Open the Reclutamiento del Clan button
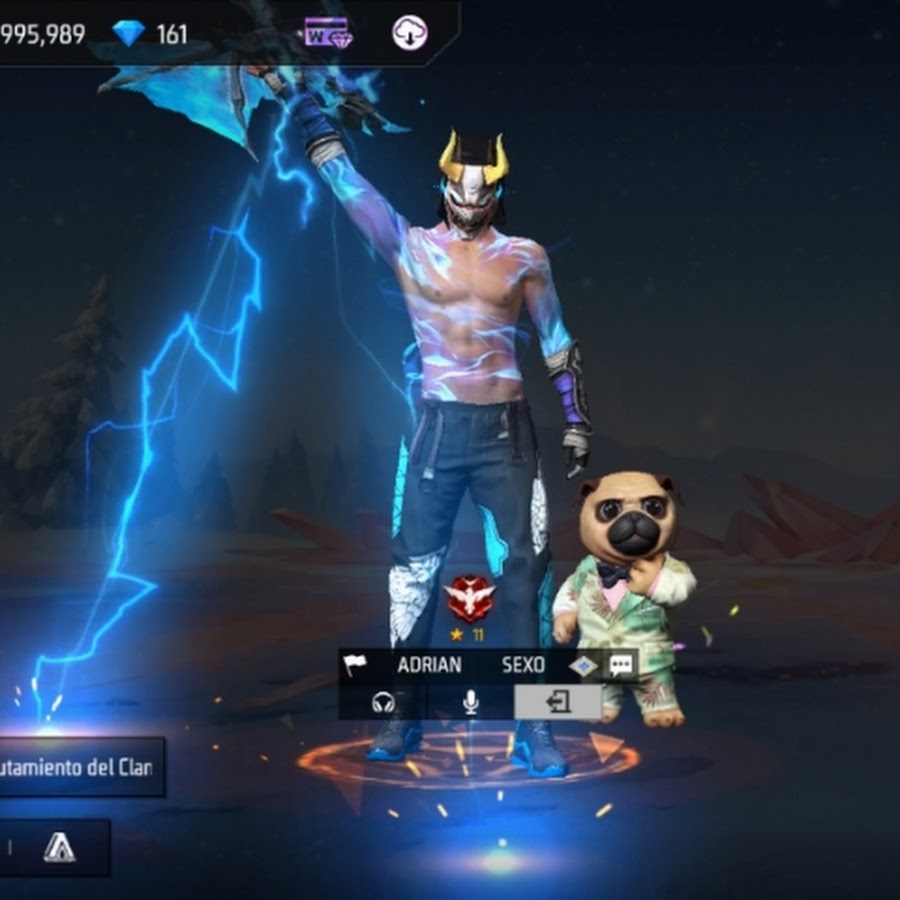The image size is (900, 900). 80,768
